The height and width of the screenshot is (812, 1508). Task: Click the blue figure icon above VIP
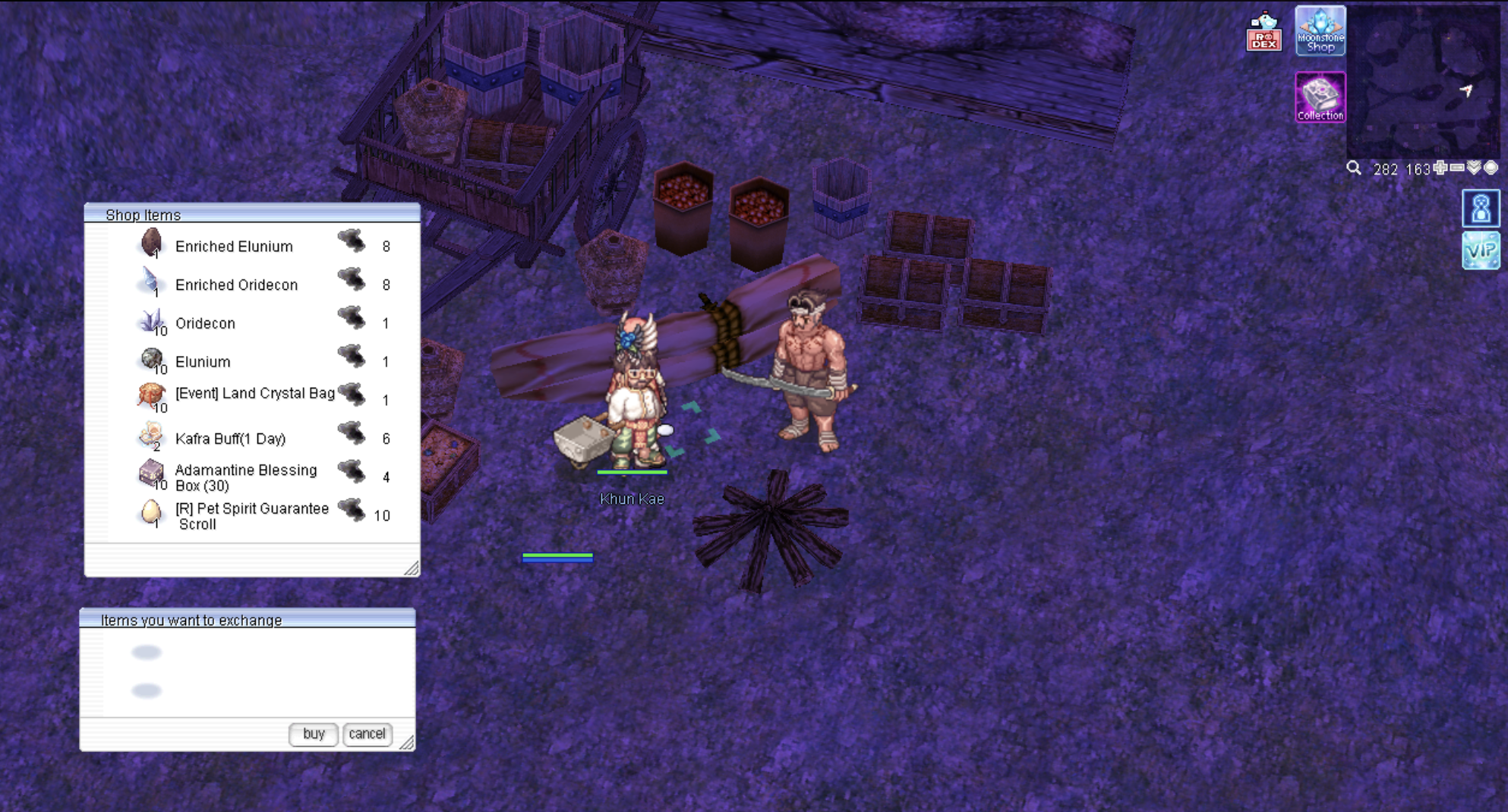(x=1481, y=209)
